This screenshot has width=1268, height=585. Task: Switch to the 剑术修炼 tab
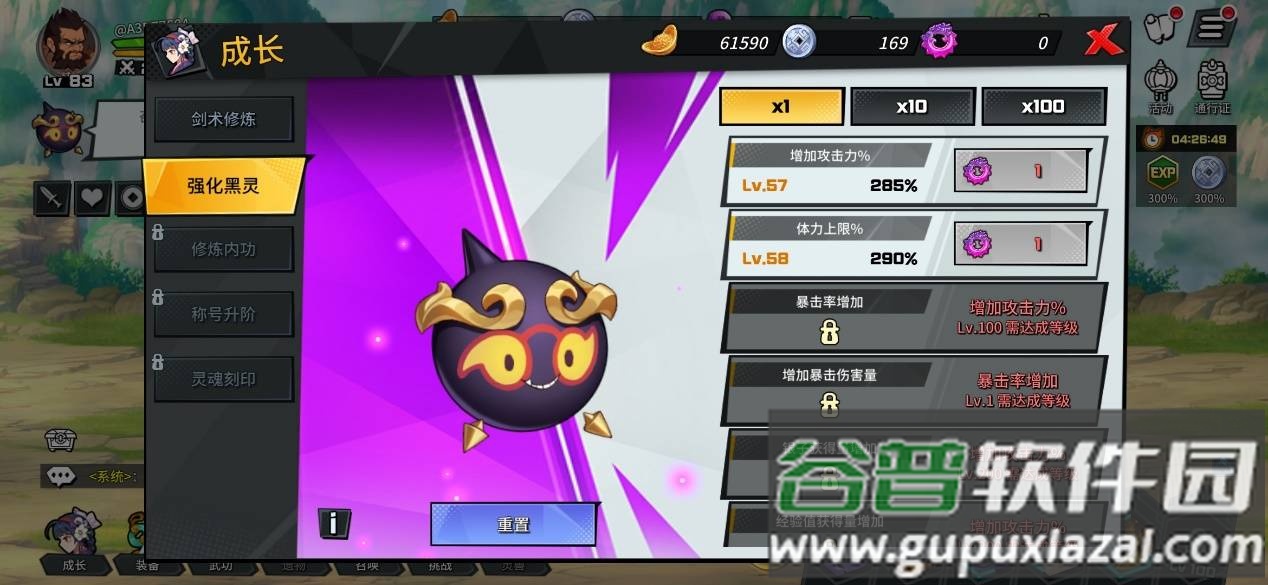coord(223,120)
